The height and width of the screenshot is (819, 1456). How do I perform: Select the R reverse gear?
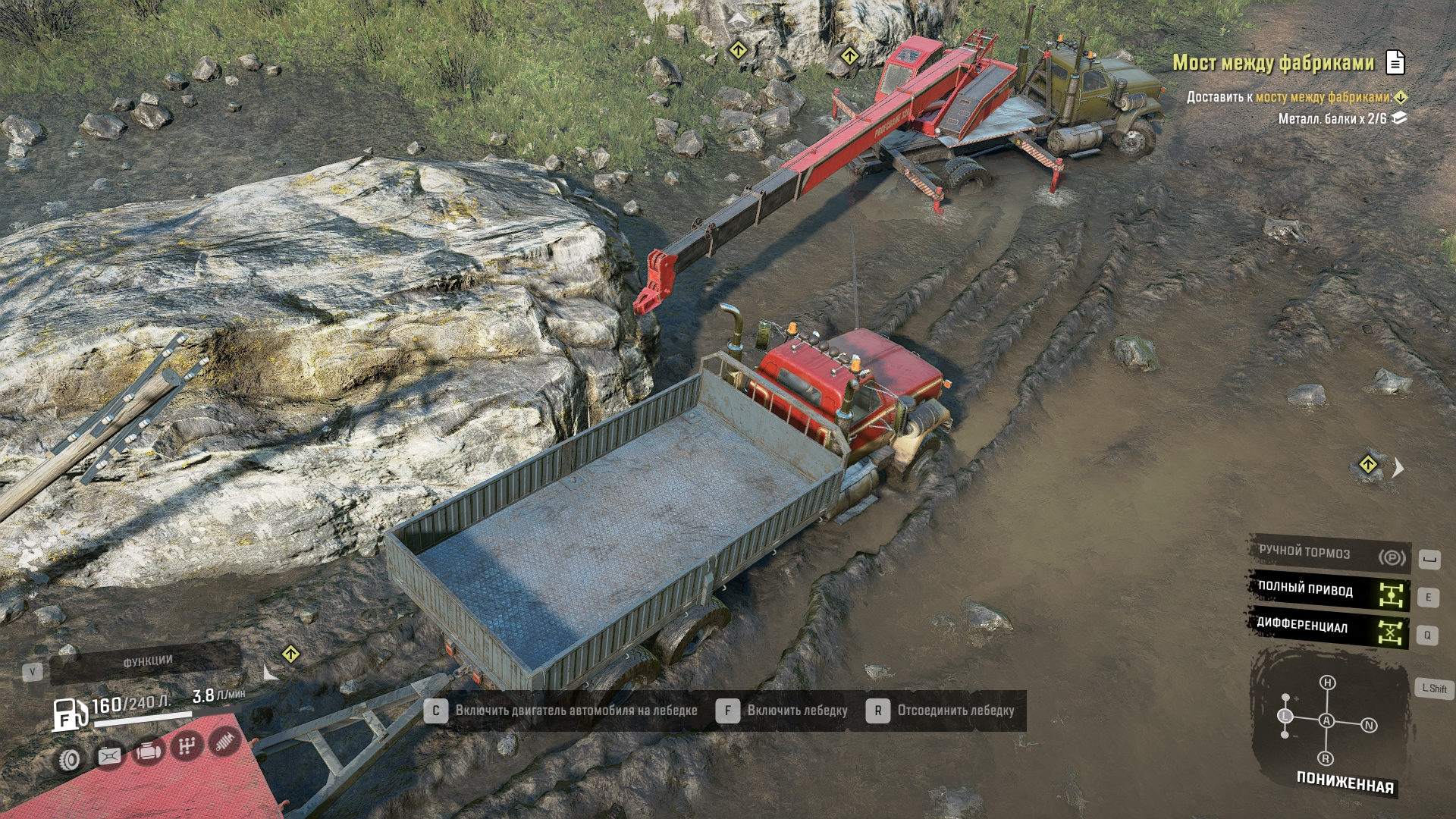(1326, 758)
